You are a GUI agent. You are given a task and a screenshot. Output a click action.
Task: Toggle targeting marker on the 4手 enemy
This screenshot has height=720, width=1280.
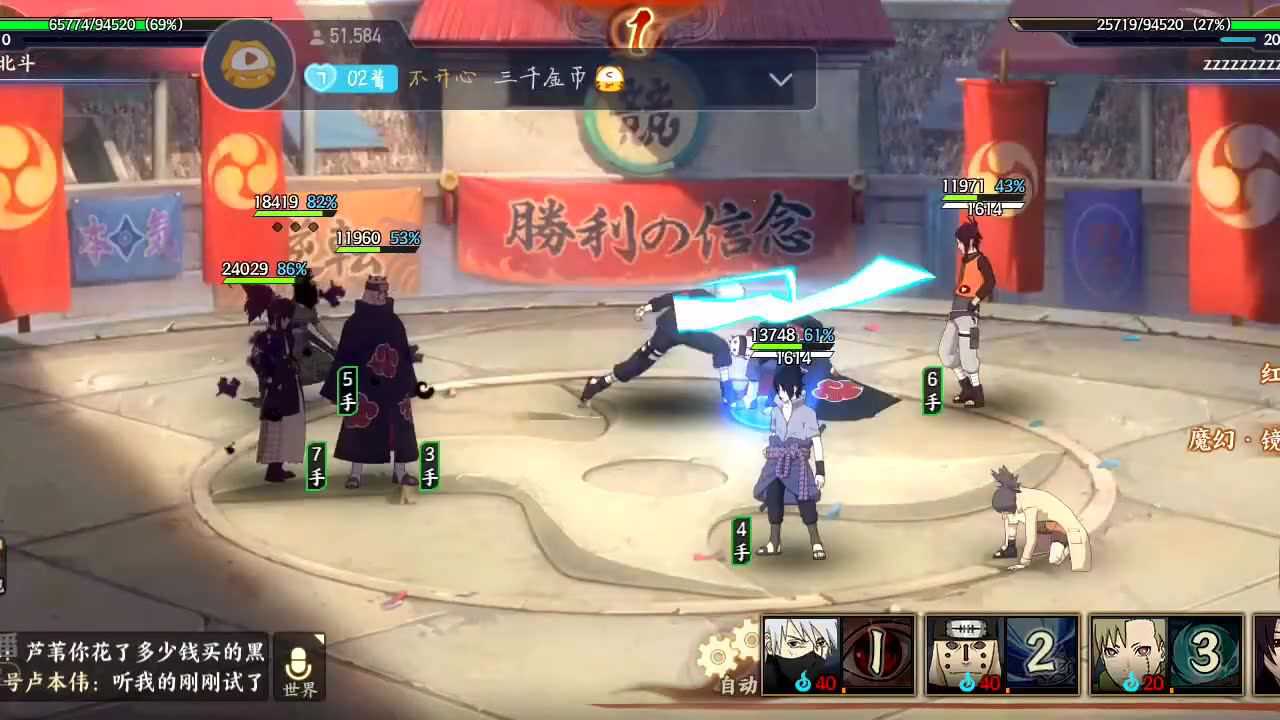(740, 540)
